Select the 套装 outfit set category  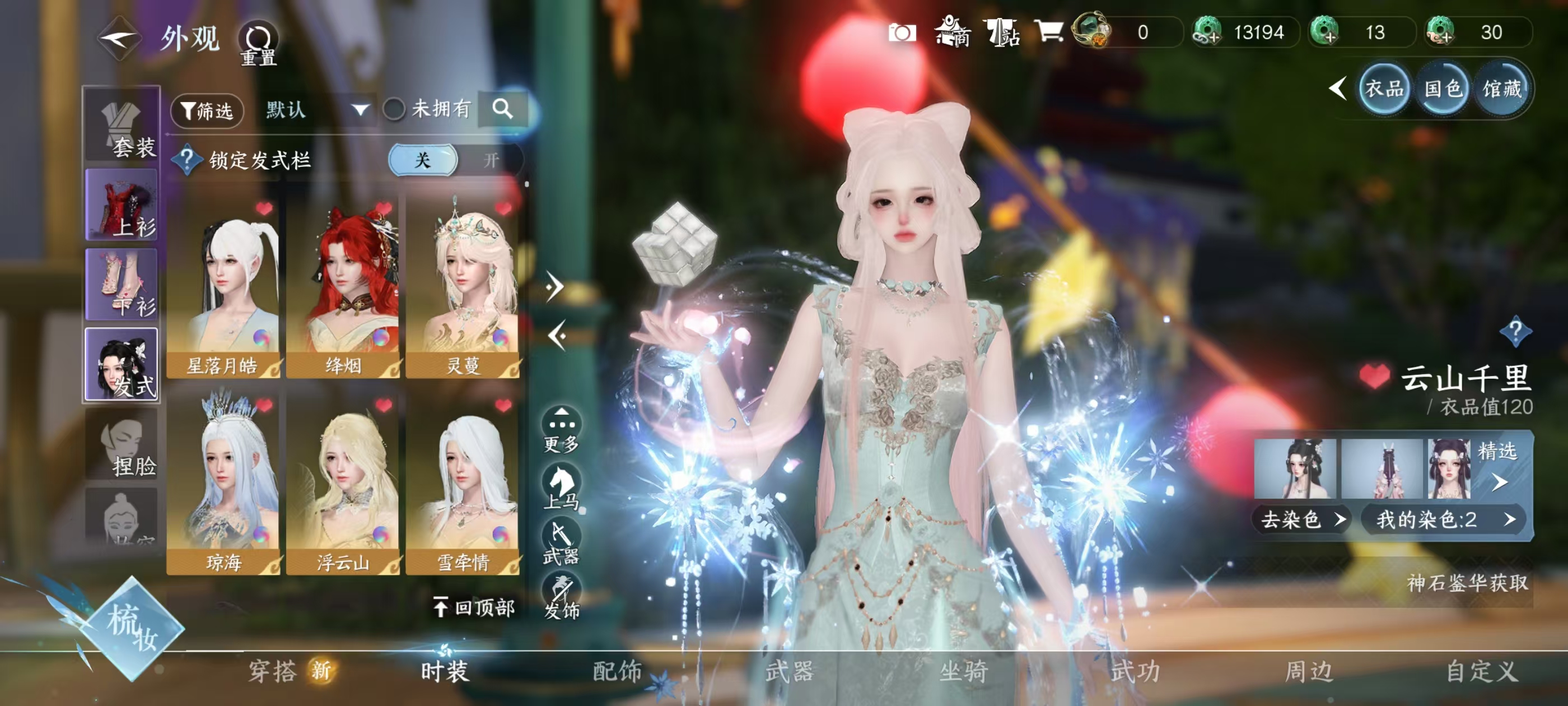[122, 126]
